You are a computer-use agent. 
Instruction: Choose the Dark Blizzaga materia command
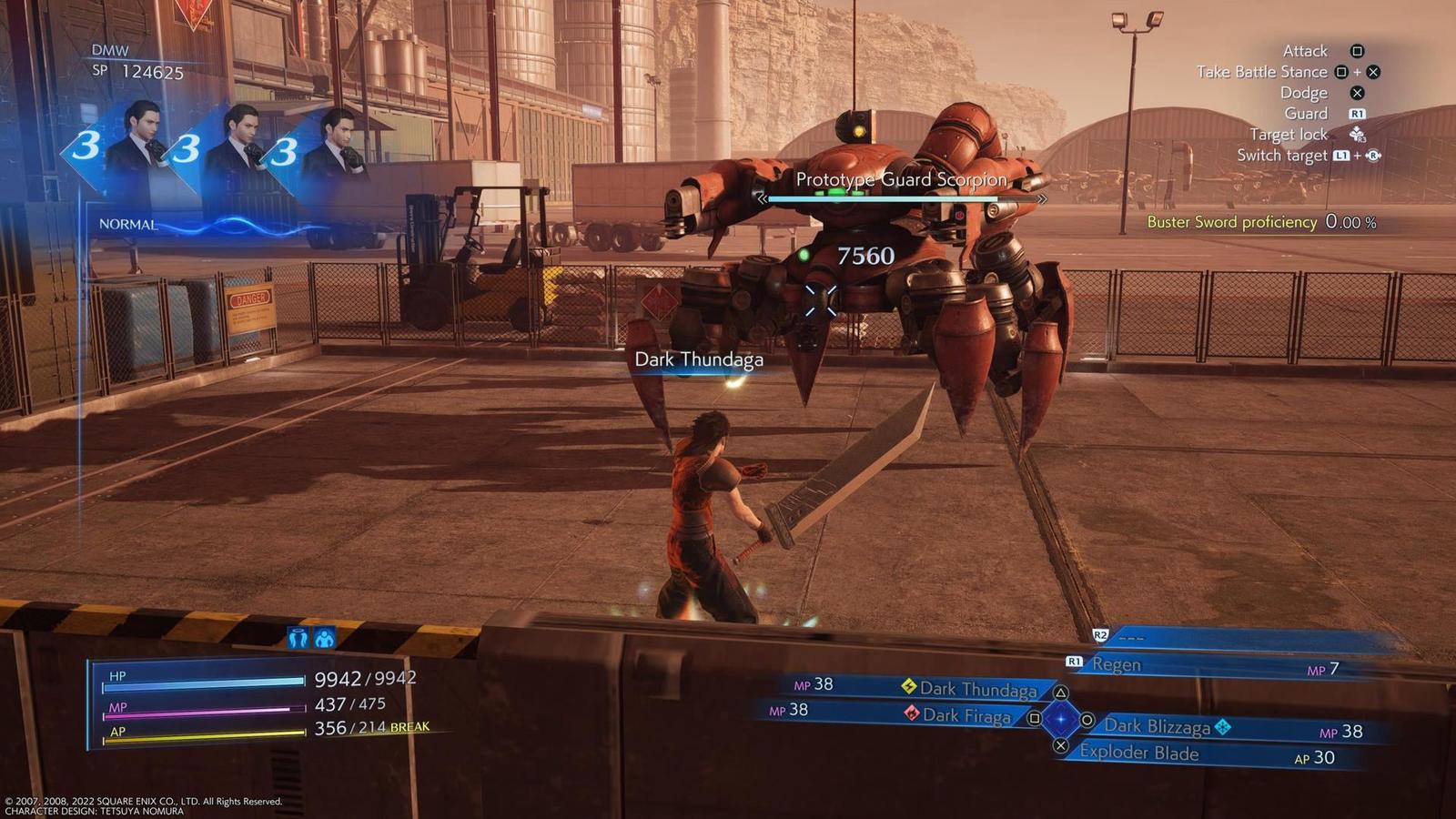(1158, 726)
